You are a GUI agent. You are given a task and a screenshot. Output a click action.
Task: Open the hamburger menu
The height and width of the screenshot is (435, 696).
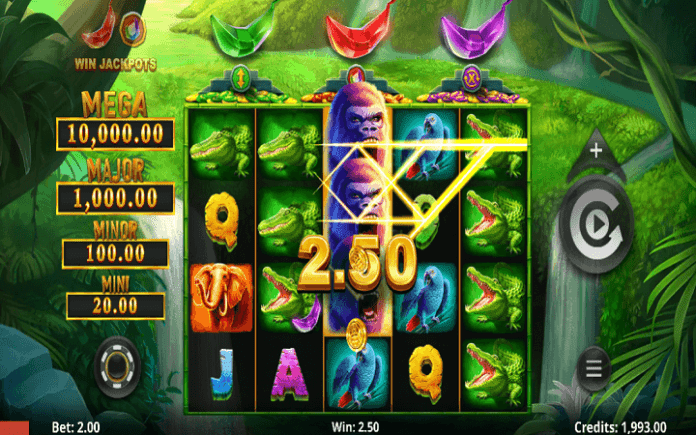594,368
